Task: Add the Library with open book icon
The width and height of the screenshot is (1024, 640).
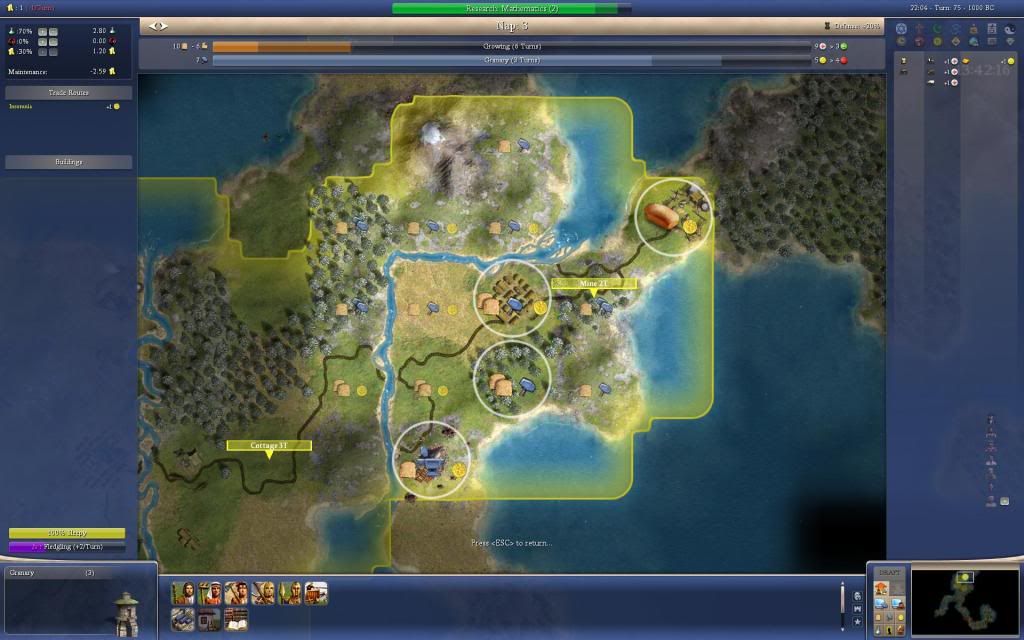Action: click(x=236, y=620)
